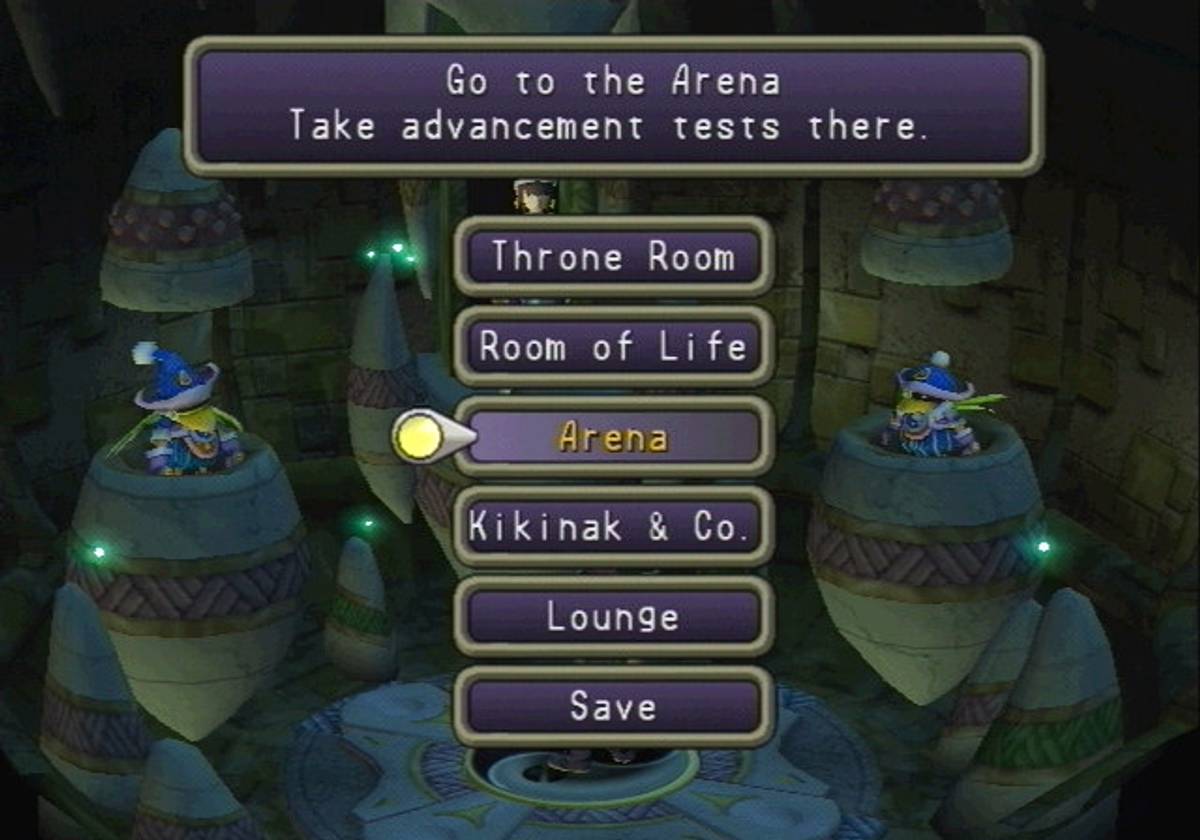Enter the Lounge menu option

[613, 617]
